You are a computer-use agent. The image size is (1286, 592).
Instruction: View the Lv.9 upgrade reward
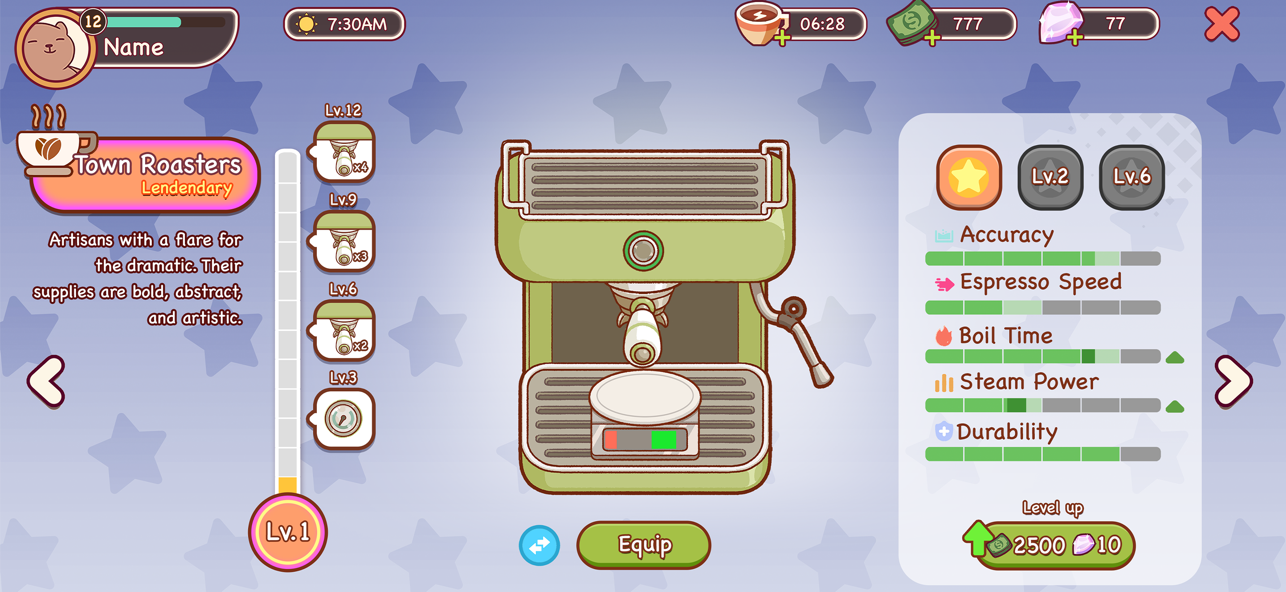[345, 241]
